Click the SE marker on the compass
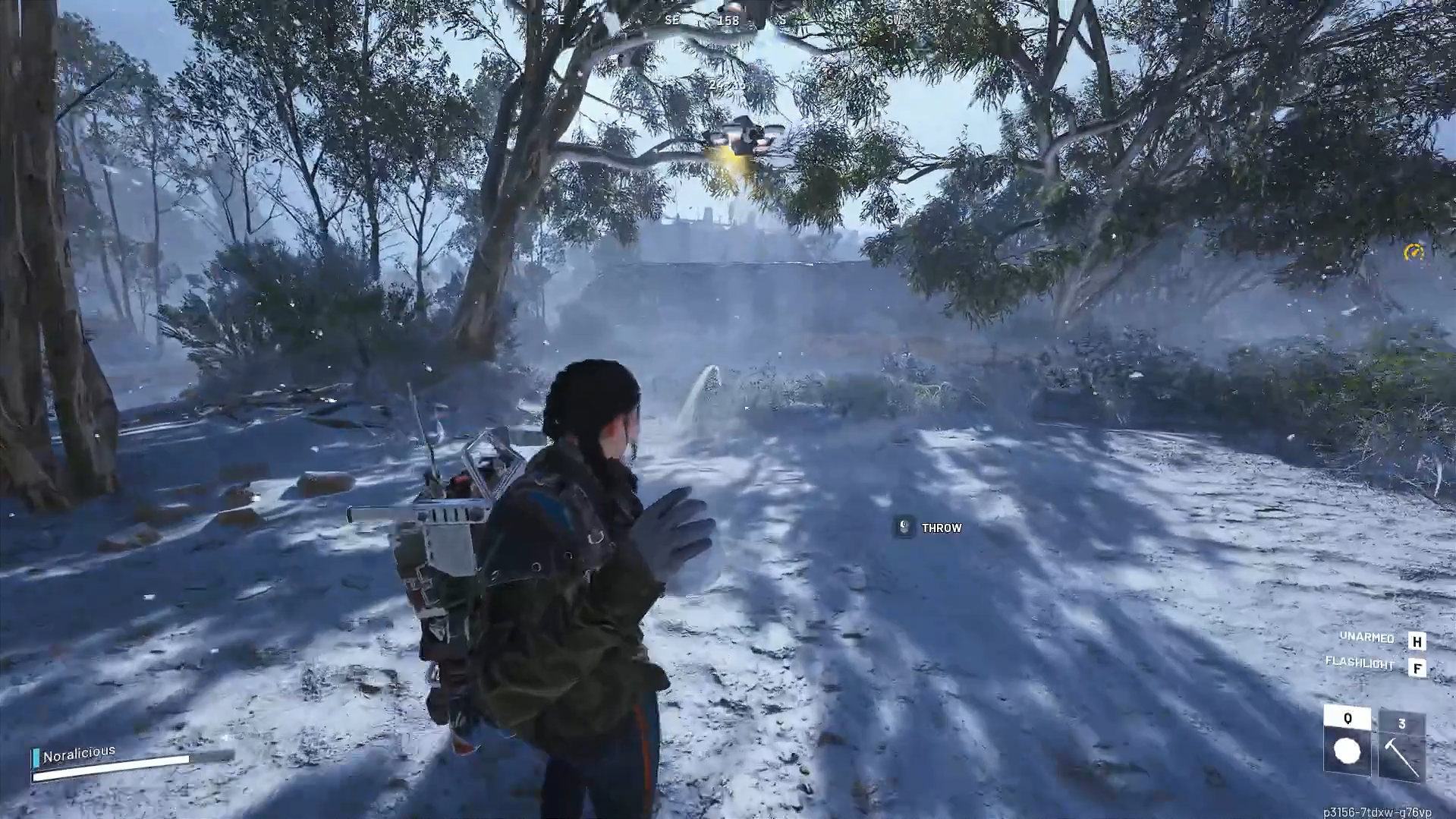The width and height of the screenshot is (1456, 819). (x=671, y=20)
